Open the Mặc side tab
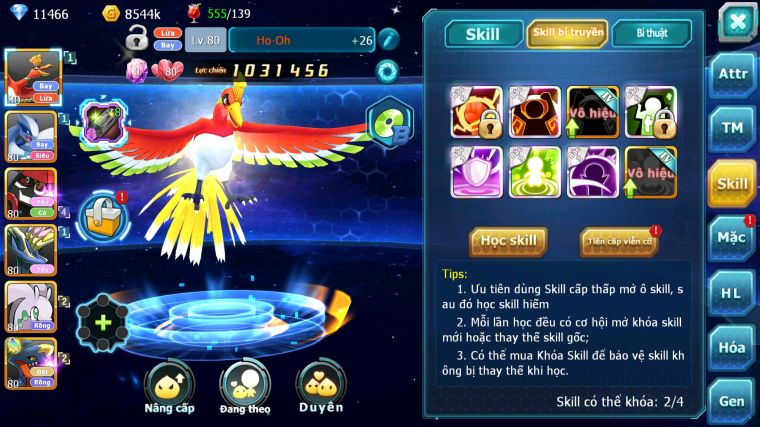Viewport: 760px width, 427px height. pos(732,237)
